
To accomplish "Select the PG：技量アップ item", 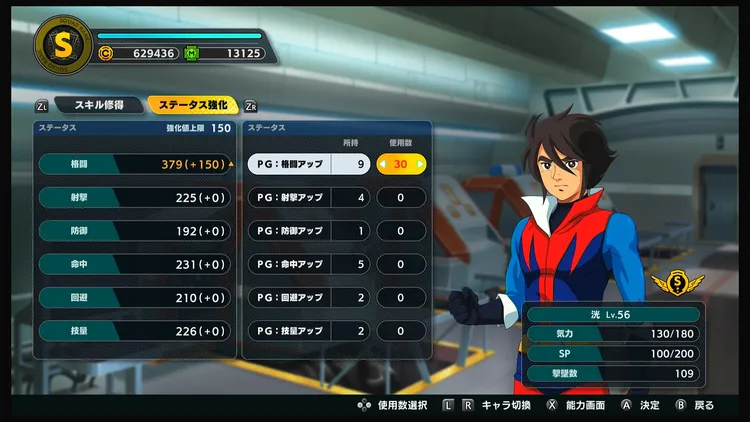I will tap(308, 331).
